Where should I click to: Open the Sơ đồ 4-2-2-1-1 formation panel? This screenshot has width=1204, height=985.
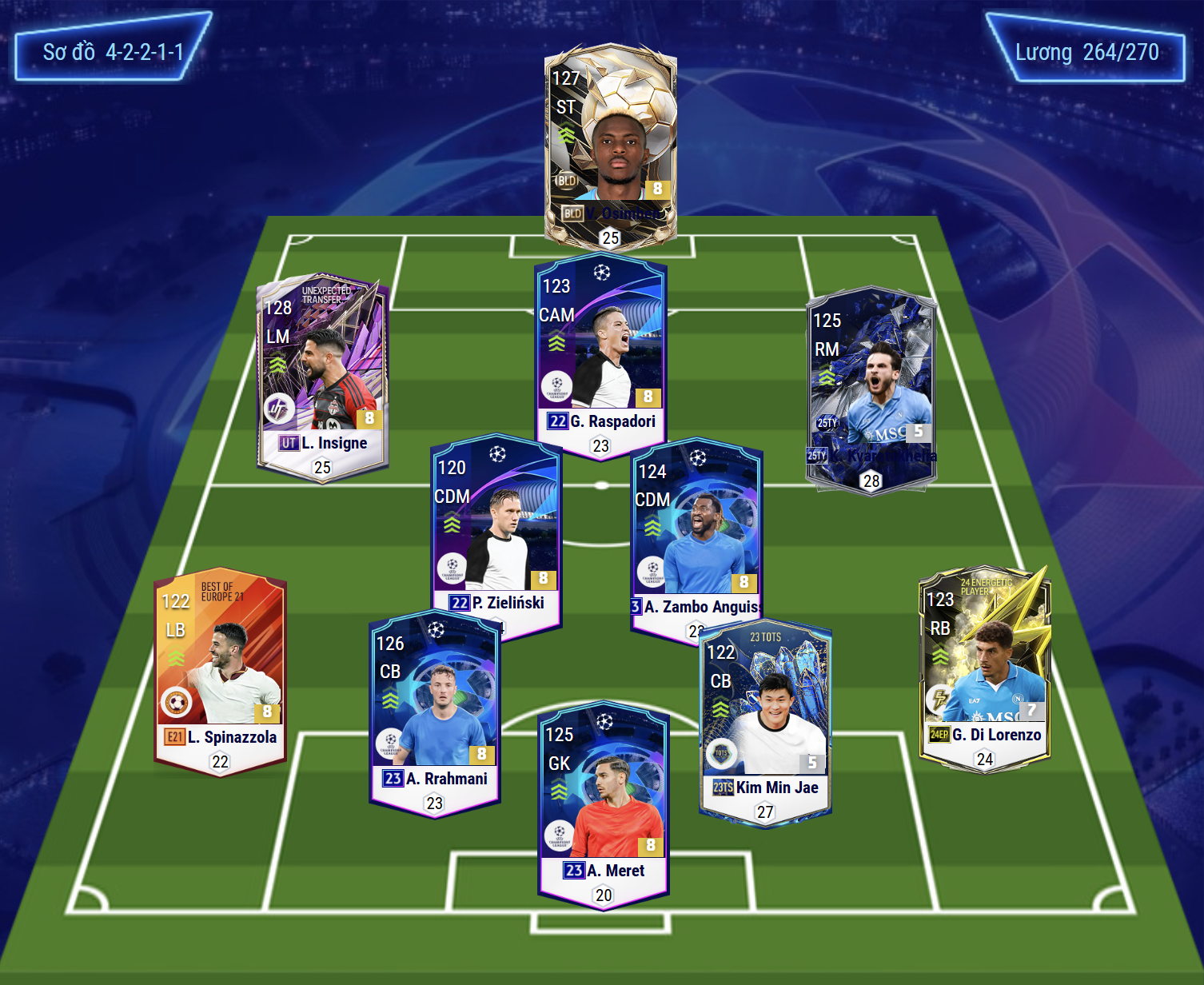(x=113, y=52)
